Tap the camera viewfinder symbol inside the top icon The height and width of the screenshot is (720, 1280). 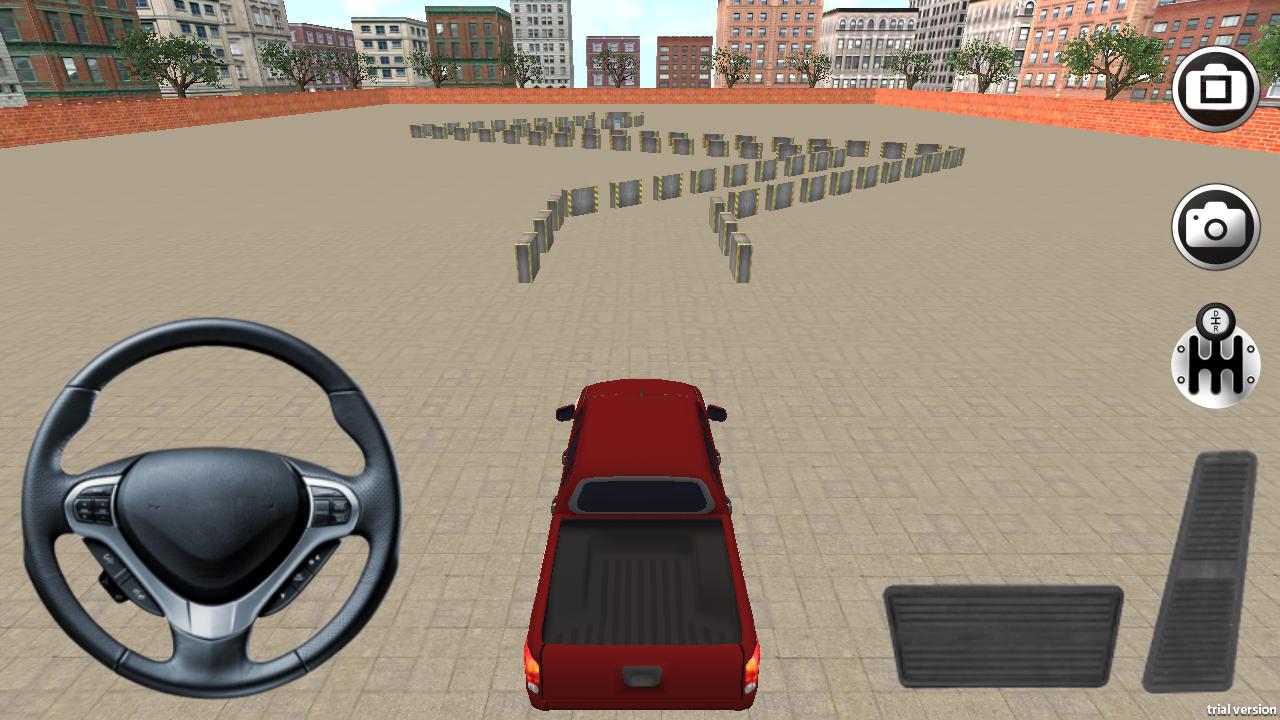click(x=1217, y=88)
